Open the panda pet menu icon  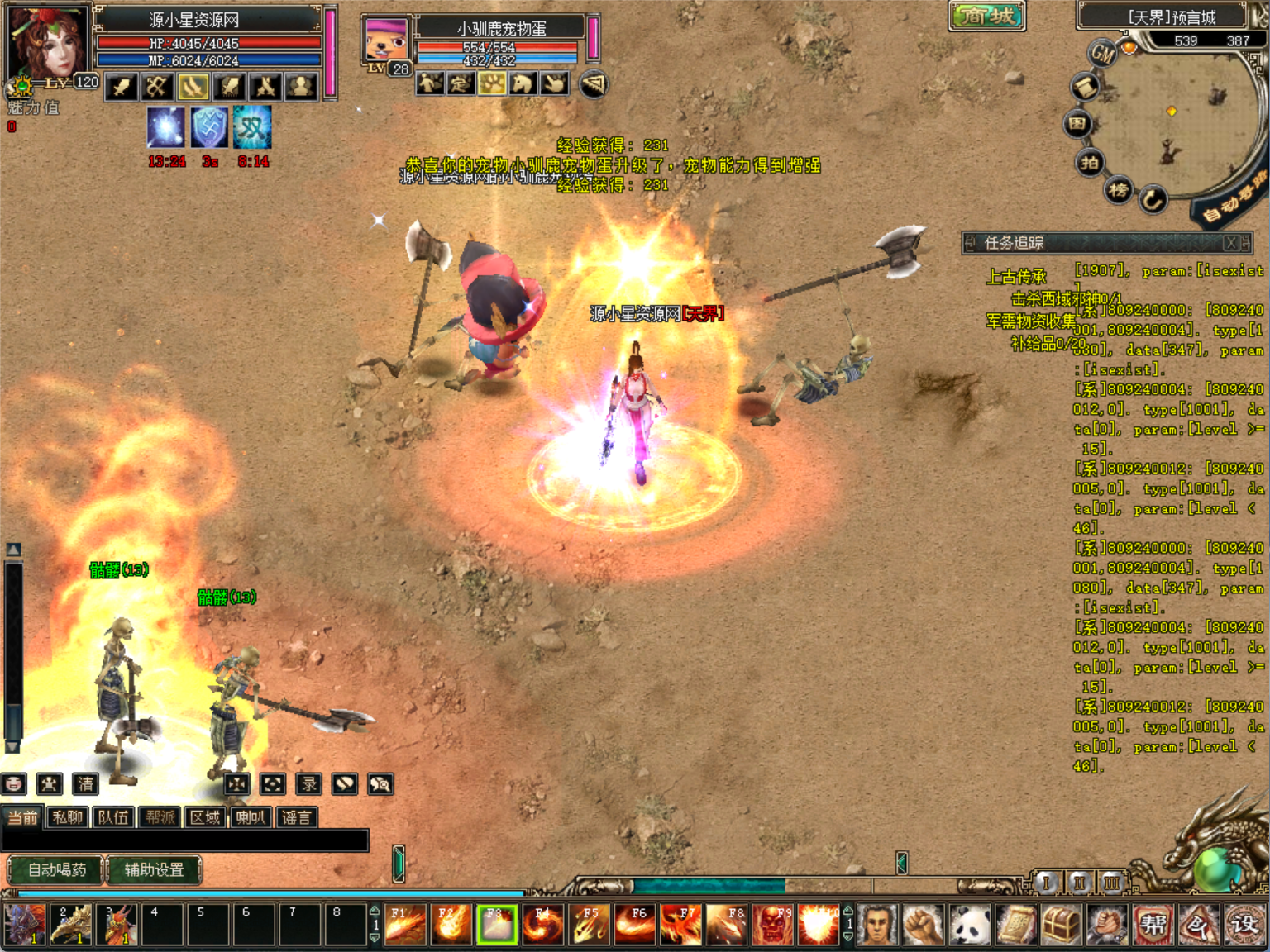coord(969,924)
